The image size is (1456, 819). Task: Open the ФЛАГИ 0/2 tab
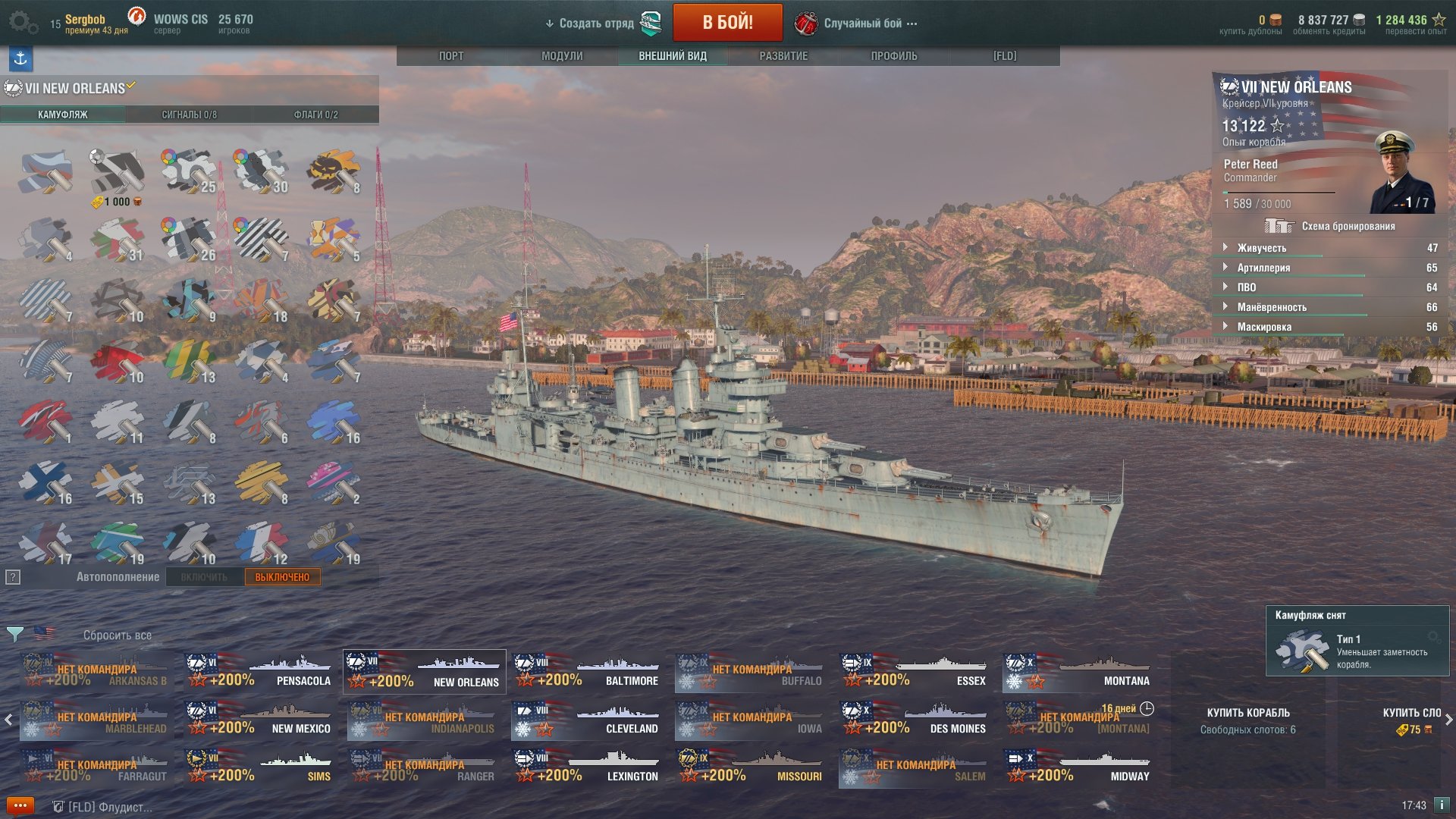315,115
